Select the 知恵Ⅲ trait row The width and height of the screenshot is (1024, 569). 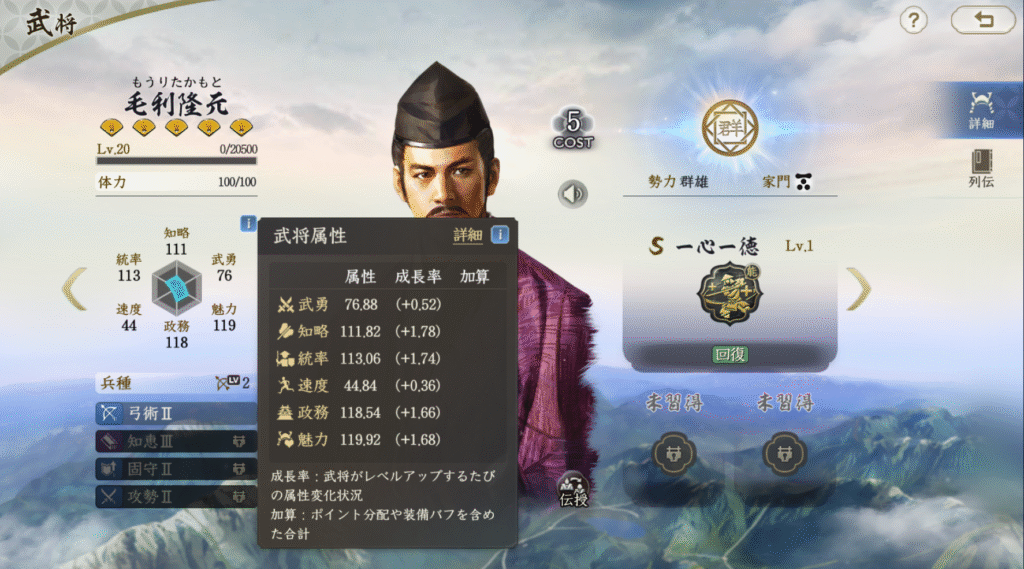175,441
